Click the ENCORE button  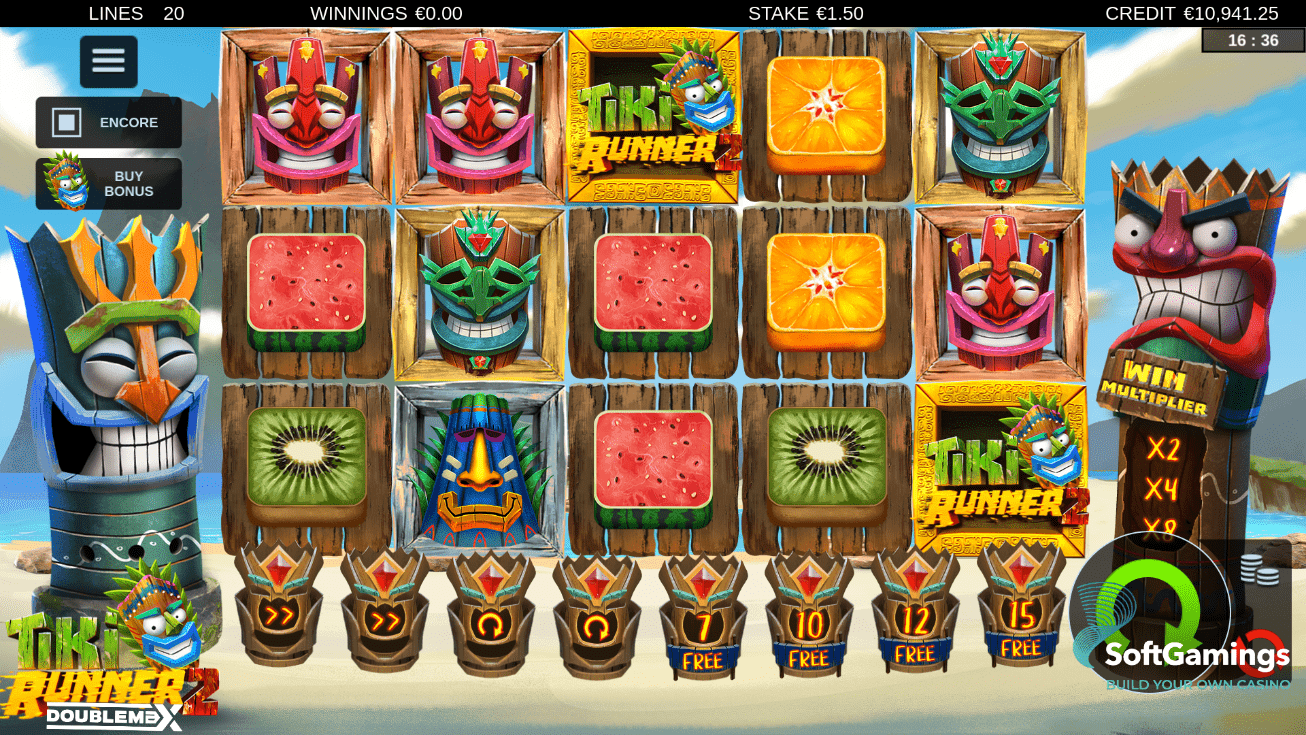[108, 122]
